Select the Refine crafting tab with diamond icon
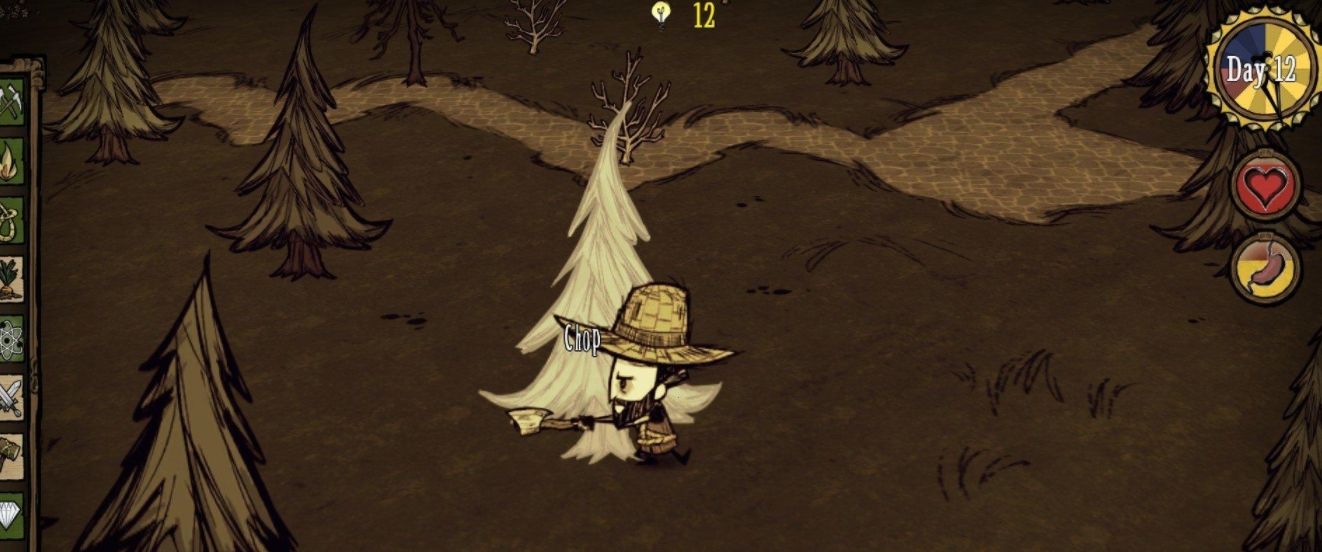The image size is (1322, 552). (11, 512)
